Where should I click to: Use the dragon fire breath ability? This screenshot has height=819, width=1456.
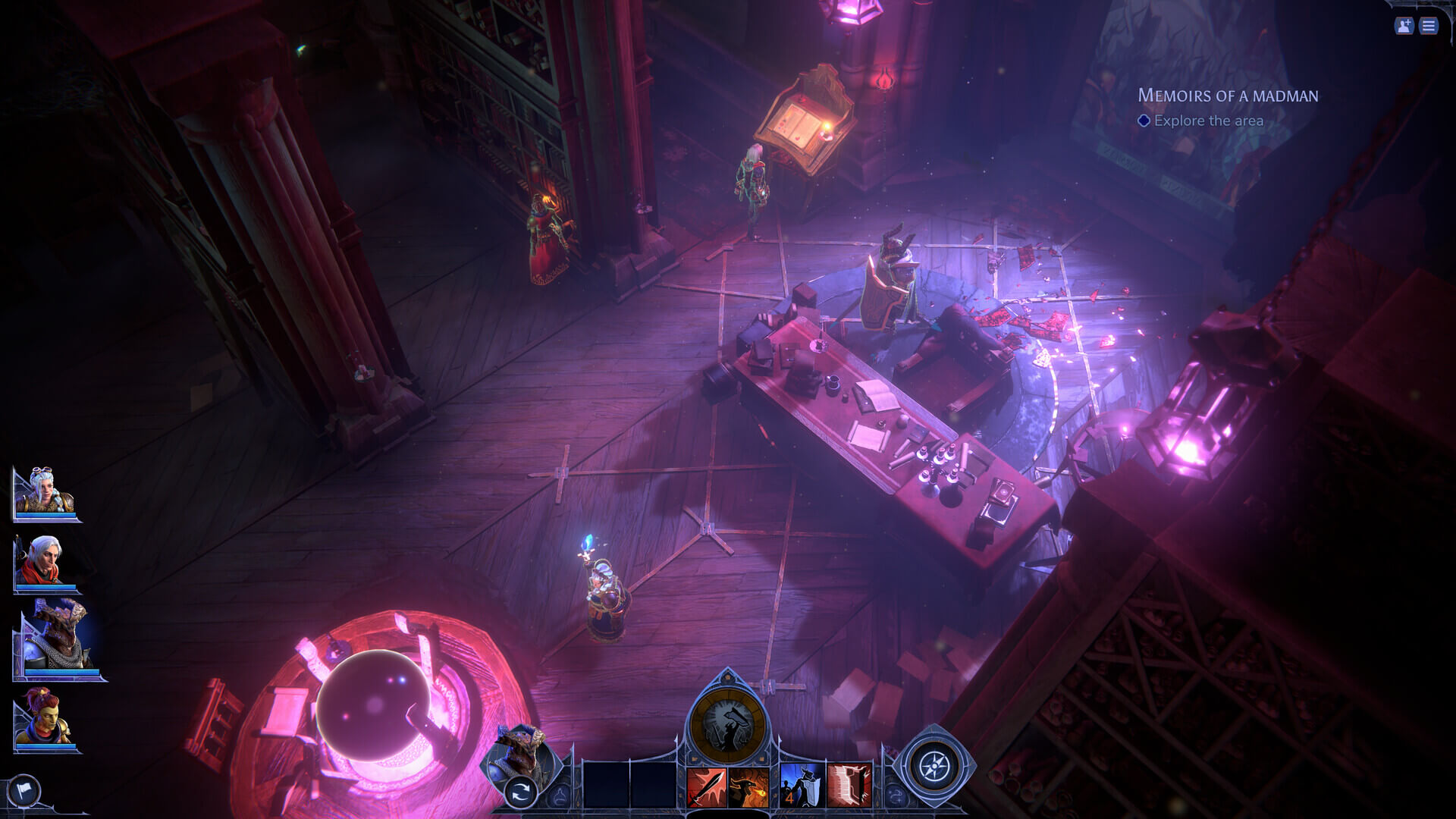(x=748, y=786)
